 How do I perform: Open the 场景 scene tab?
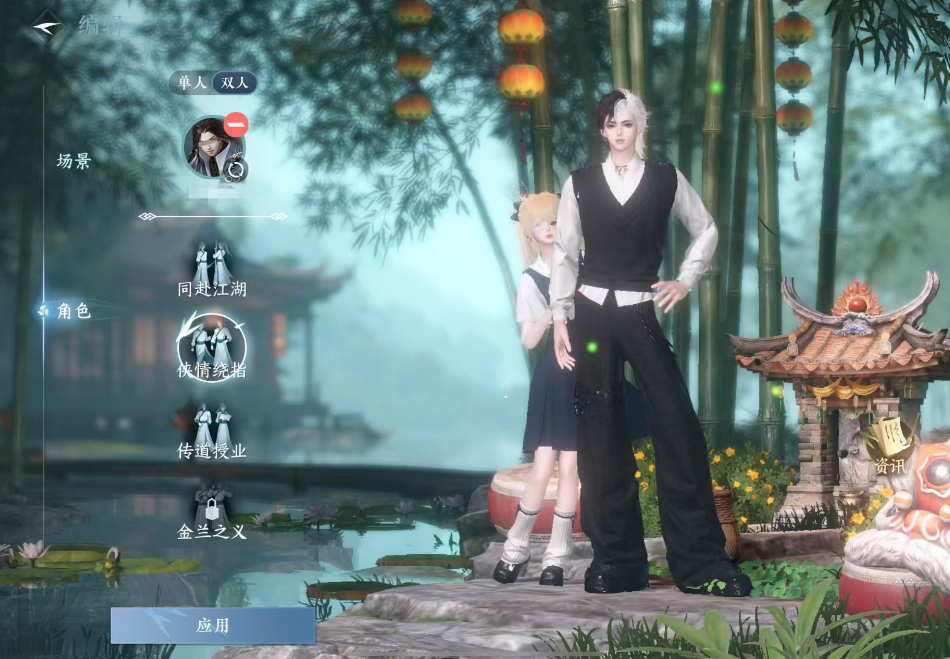tap(74, 160)
